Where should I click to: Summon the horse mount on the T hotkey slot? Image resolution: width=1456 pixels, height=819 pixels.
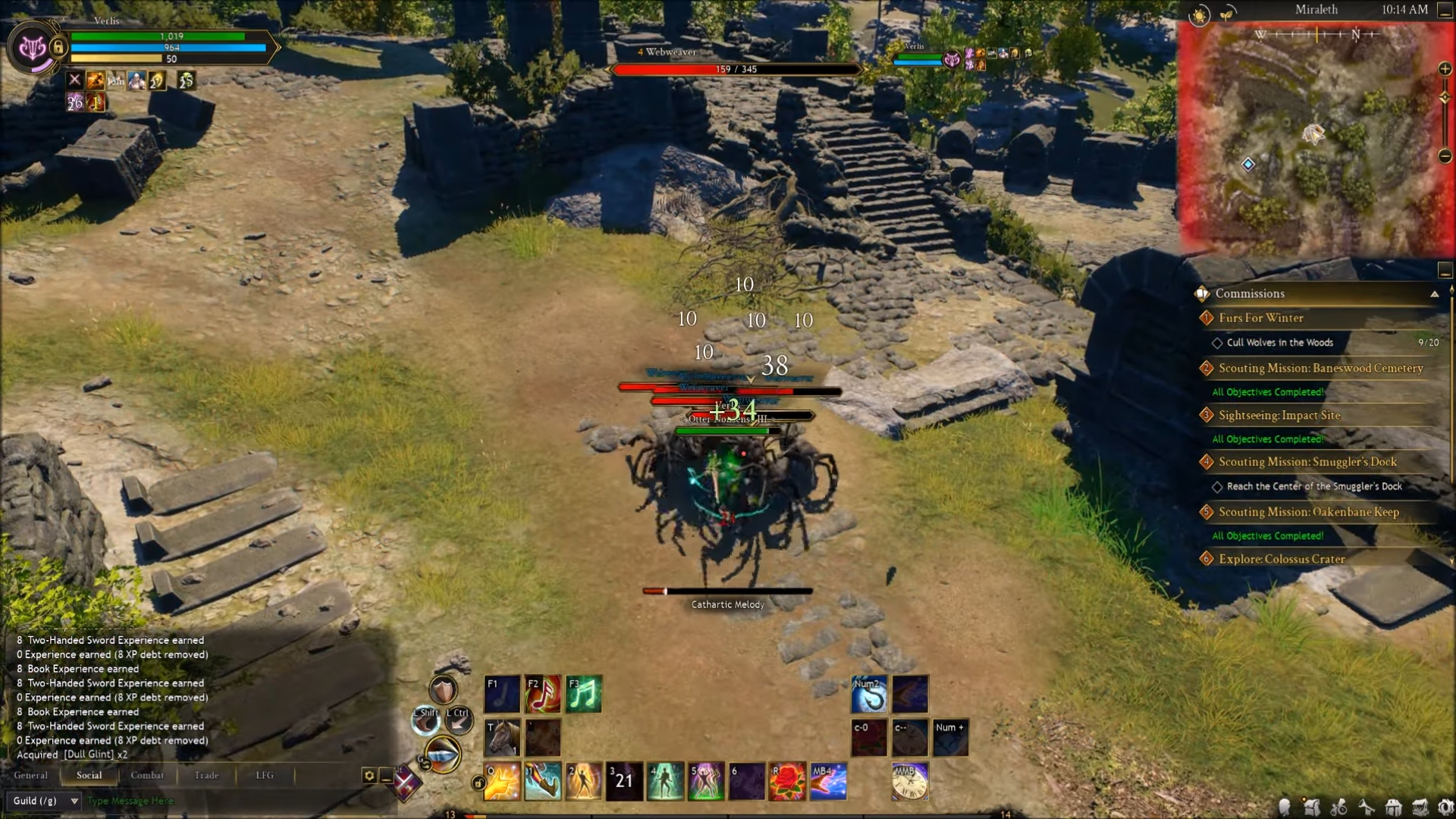500,738
